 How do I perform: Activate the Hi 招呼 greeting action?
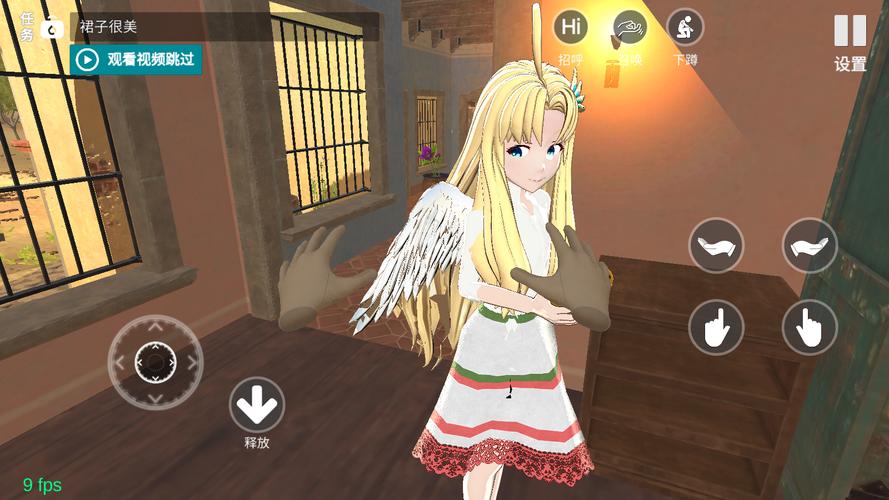pyautogui.click(x=571, y=27)
